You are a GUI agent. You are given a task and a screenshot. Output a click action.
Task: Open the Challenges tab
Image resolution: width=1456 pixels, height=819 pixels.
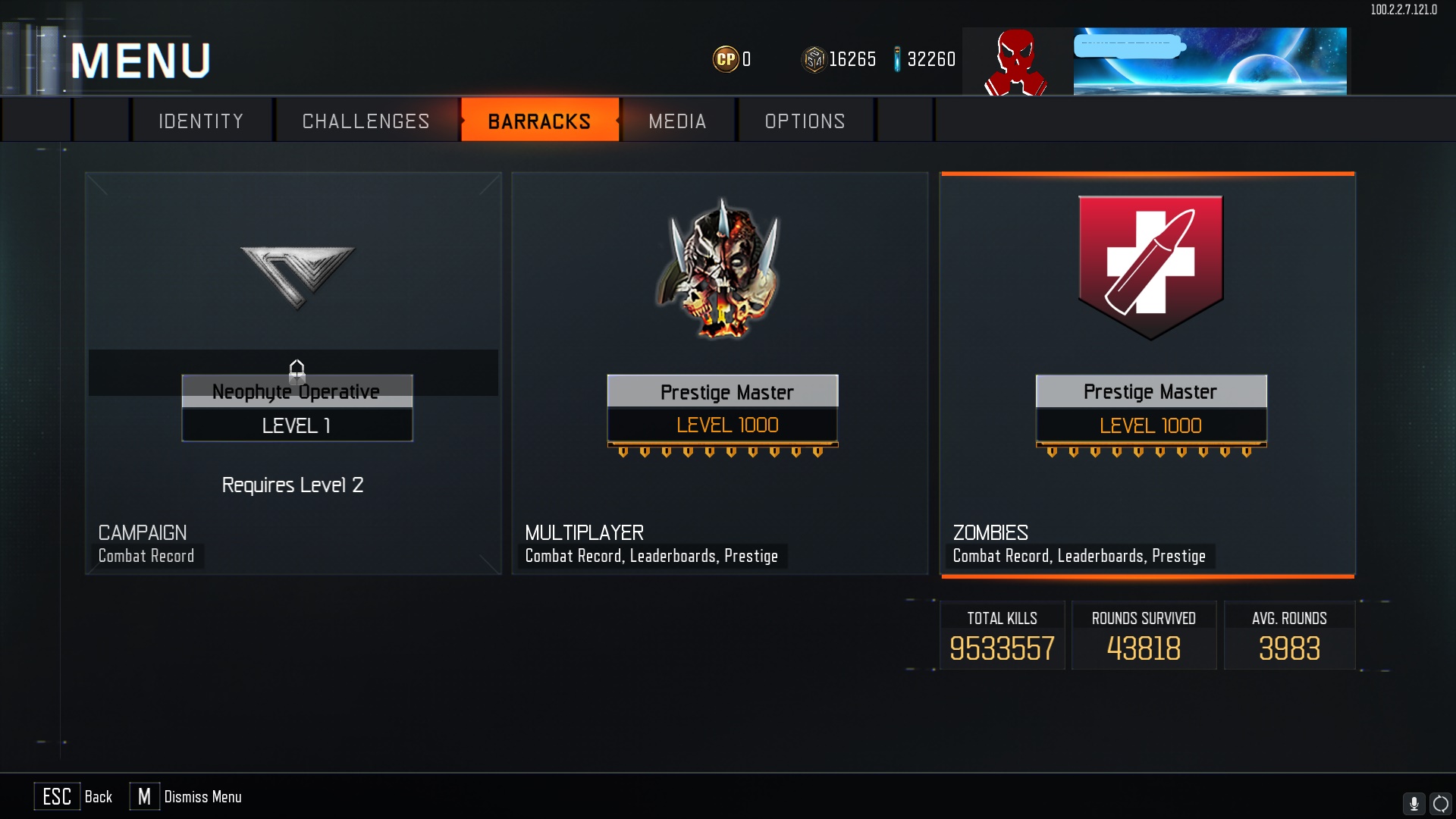point(366,121)
